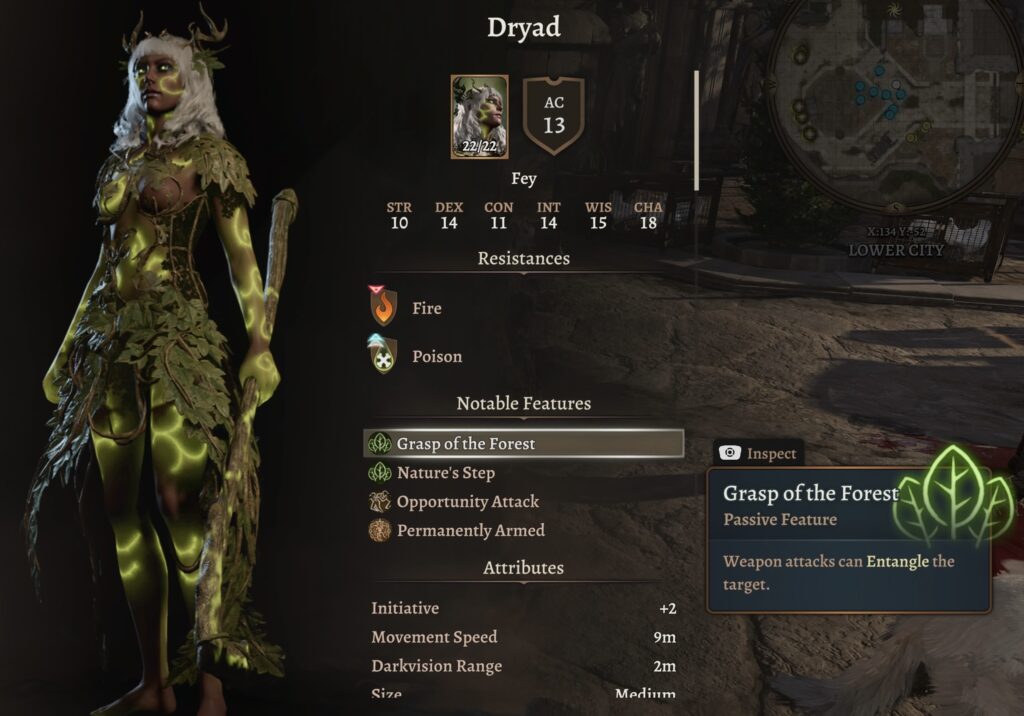Choose the Opportunity Attack feature row
Image resolution: width=1024 pixels, height=716 pixels.
pyautogui.click(x=467, y=502)
